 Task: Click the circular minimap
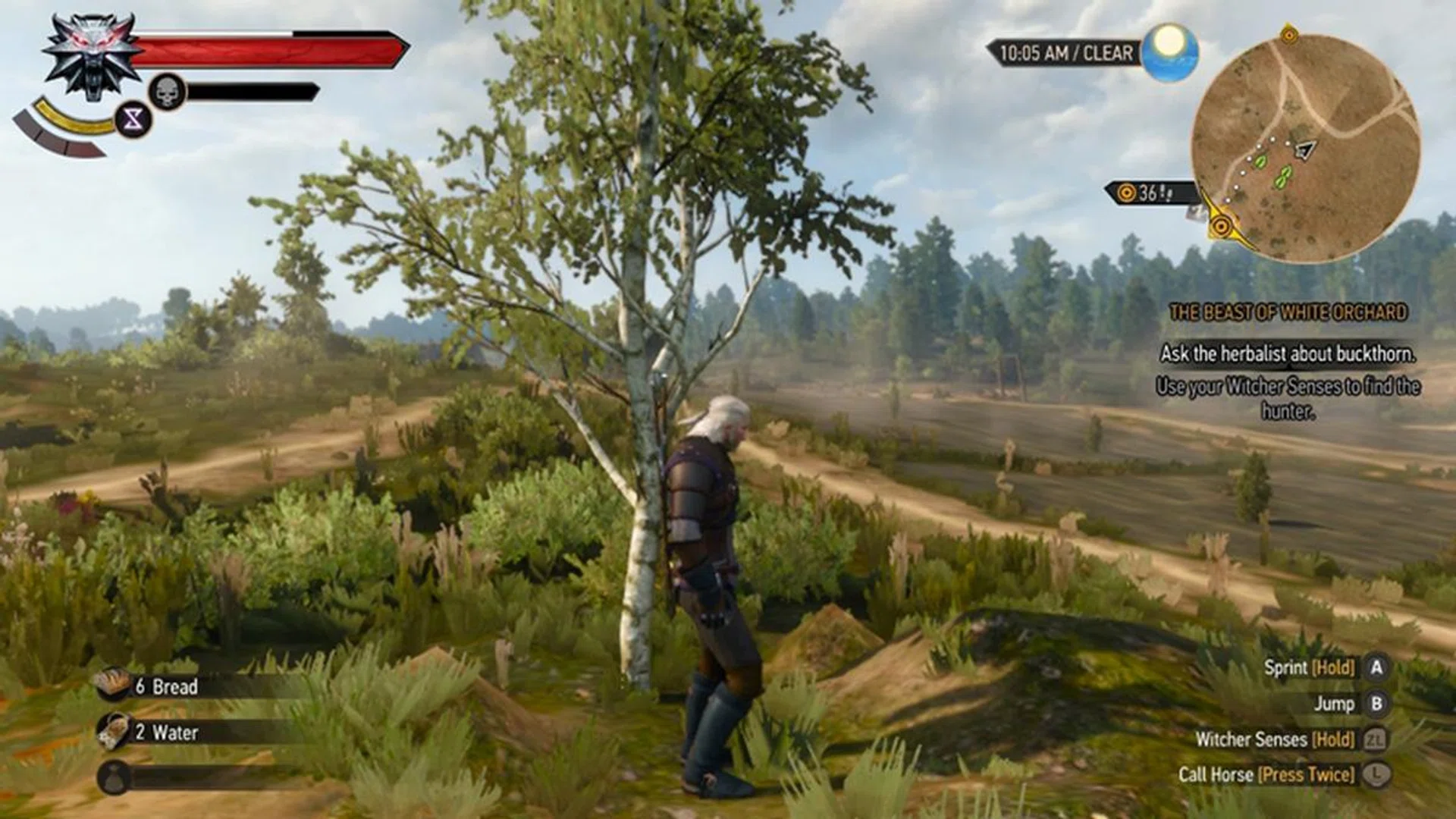(x=1305, y=148)
